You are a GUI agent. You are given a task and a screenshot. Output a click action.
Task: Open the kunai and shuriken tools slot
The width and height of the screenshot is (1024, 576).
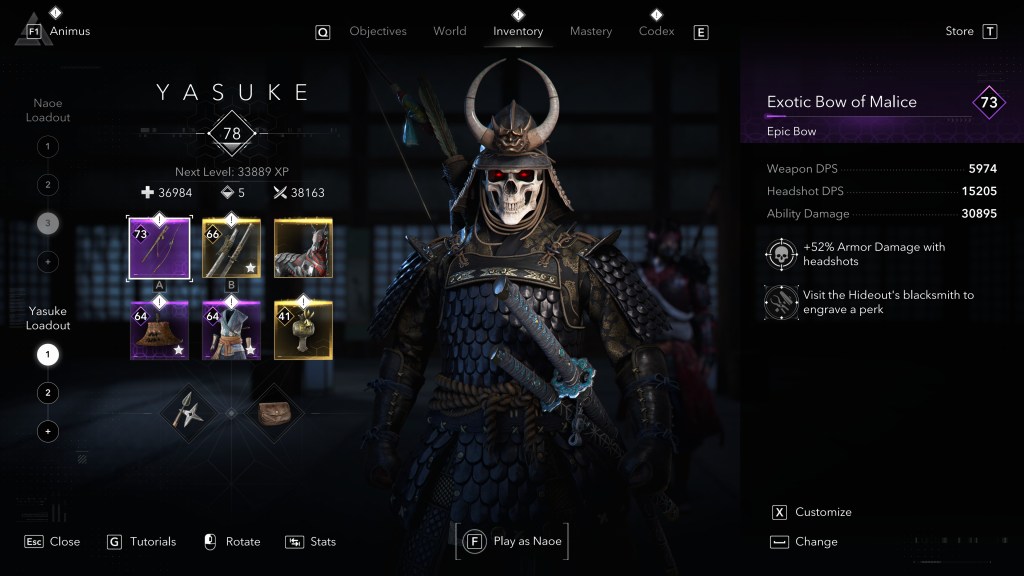click(189, 412)
